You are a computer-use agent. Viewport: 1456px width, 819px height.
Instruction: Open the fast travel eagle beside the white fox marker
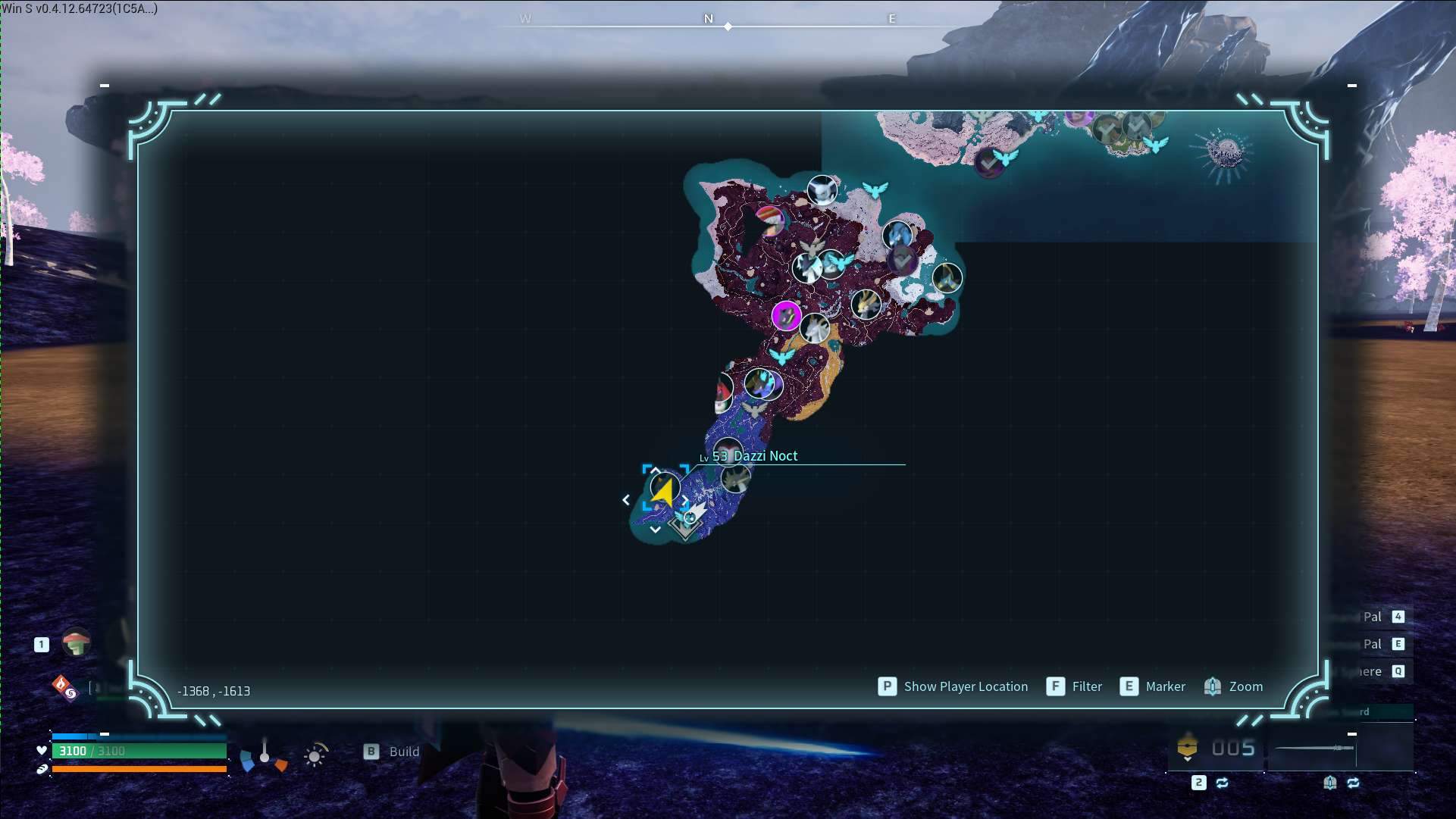(x=875, y=189)
